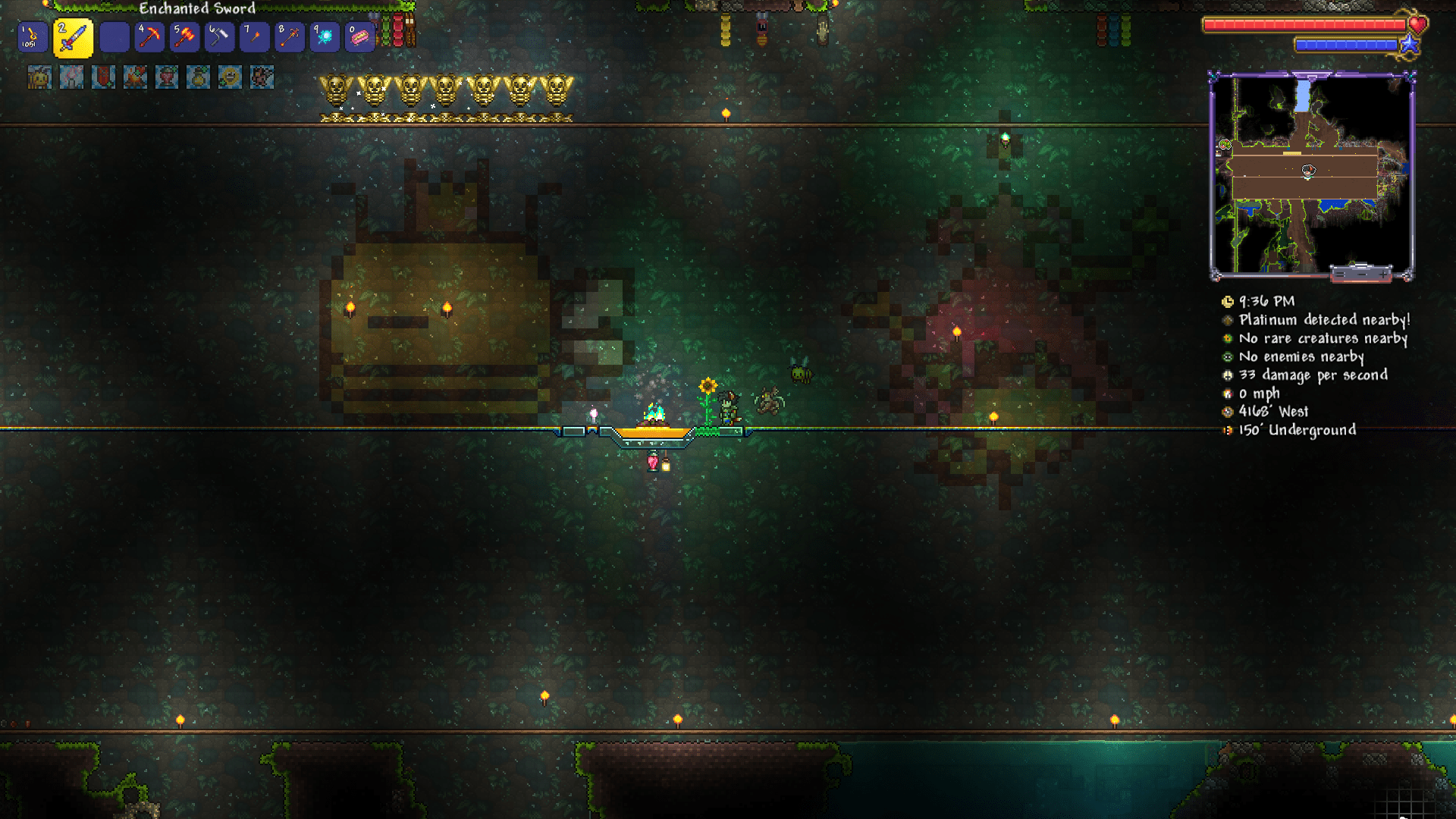Click the Metal Detector icon showing Platinum detected
The image size is (1456, 819).
pyautogui.click(x=1228, y=320)
